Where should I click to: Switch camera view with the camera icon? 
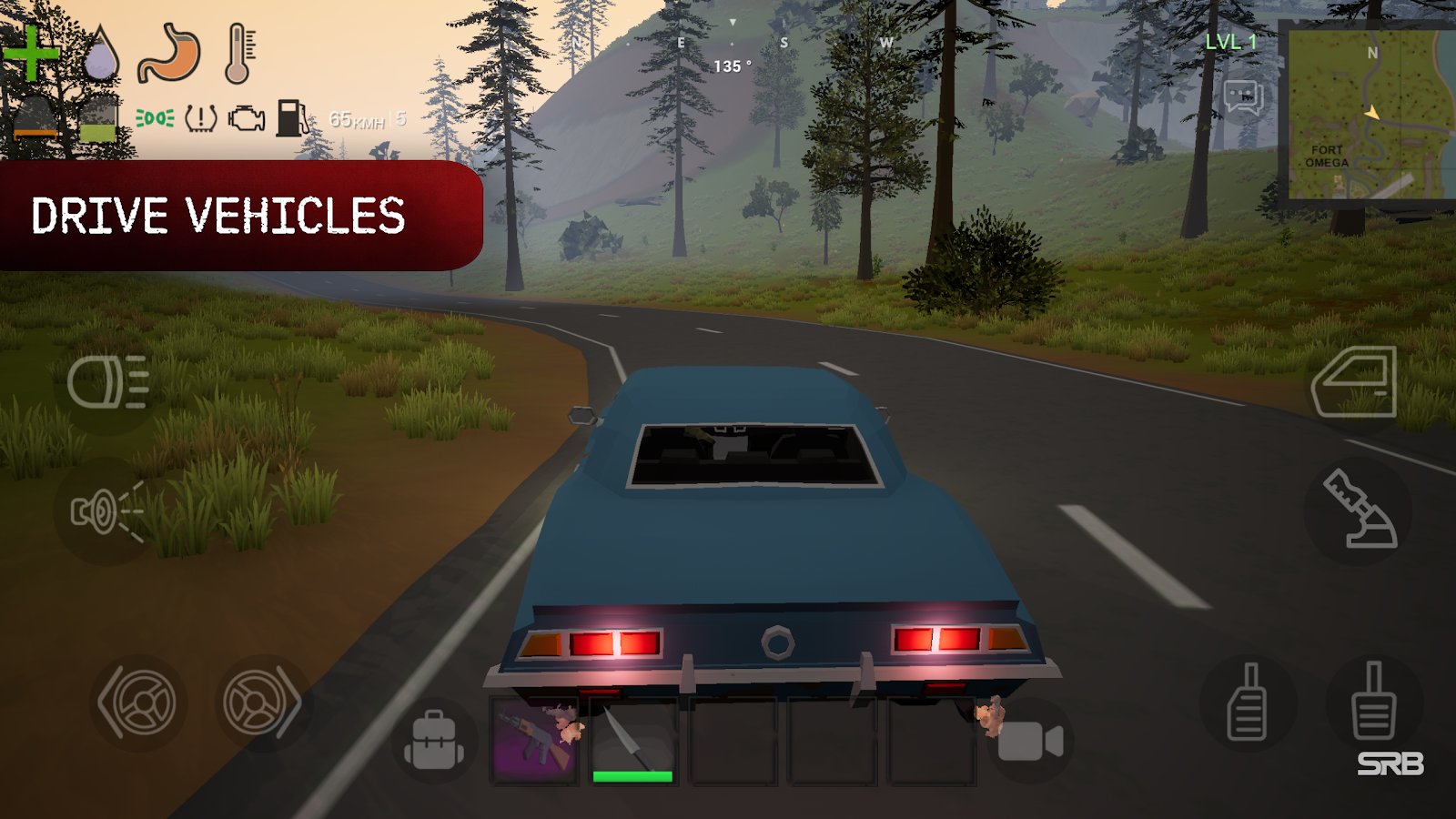coord(1030,742)
